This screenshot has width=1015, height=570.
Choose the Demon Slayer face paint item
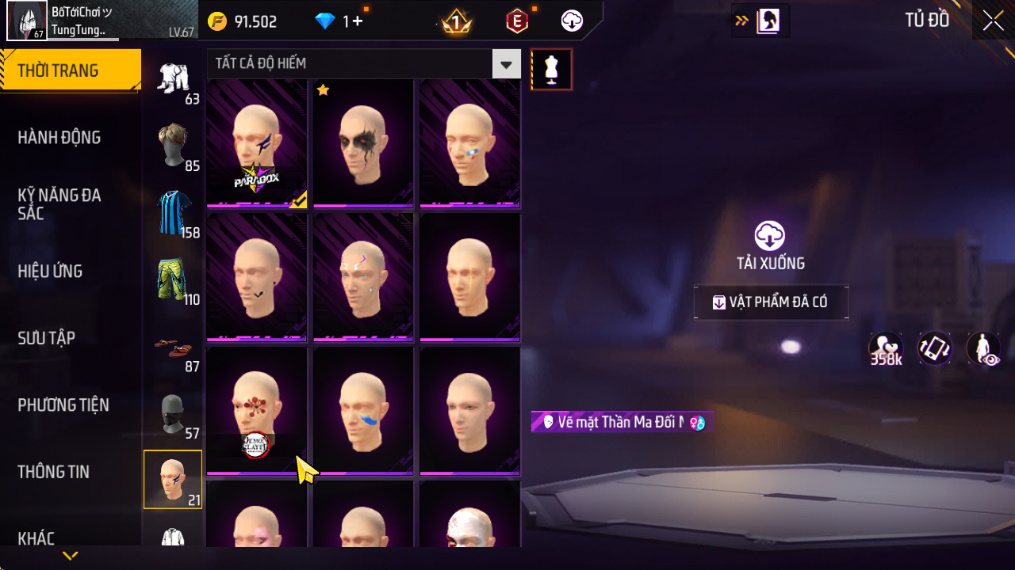(x=257, y=411)
